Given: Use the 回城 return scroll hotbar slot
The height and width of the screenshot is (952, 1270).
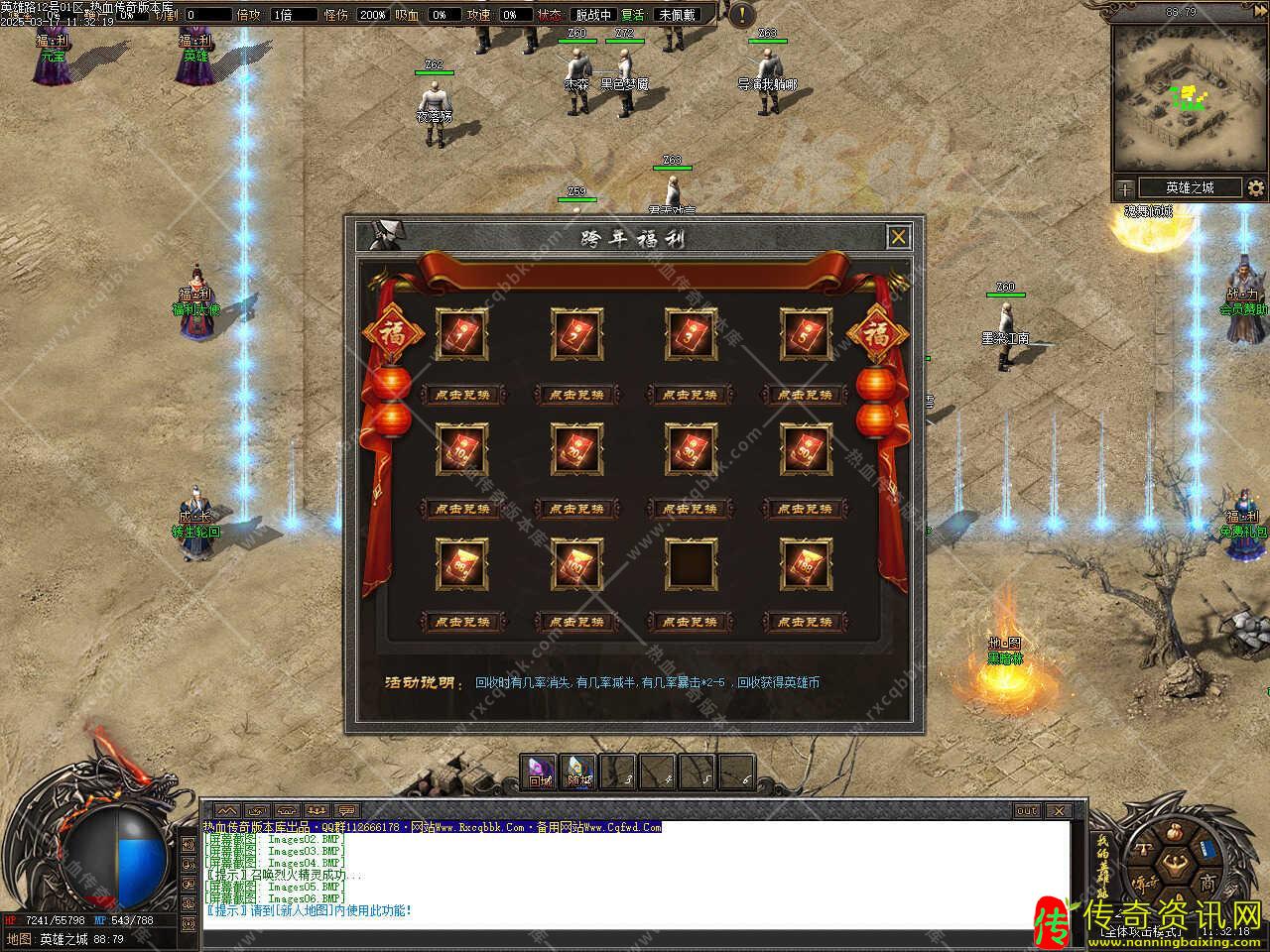Looking at the screenshot, I should tap(541, 773).
